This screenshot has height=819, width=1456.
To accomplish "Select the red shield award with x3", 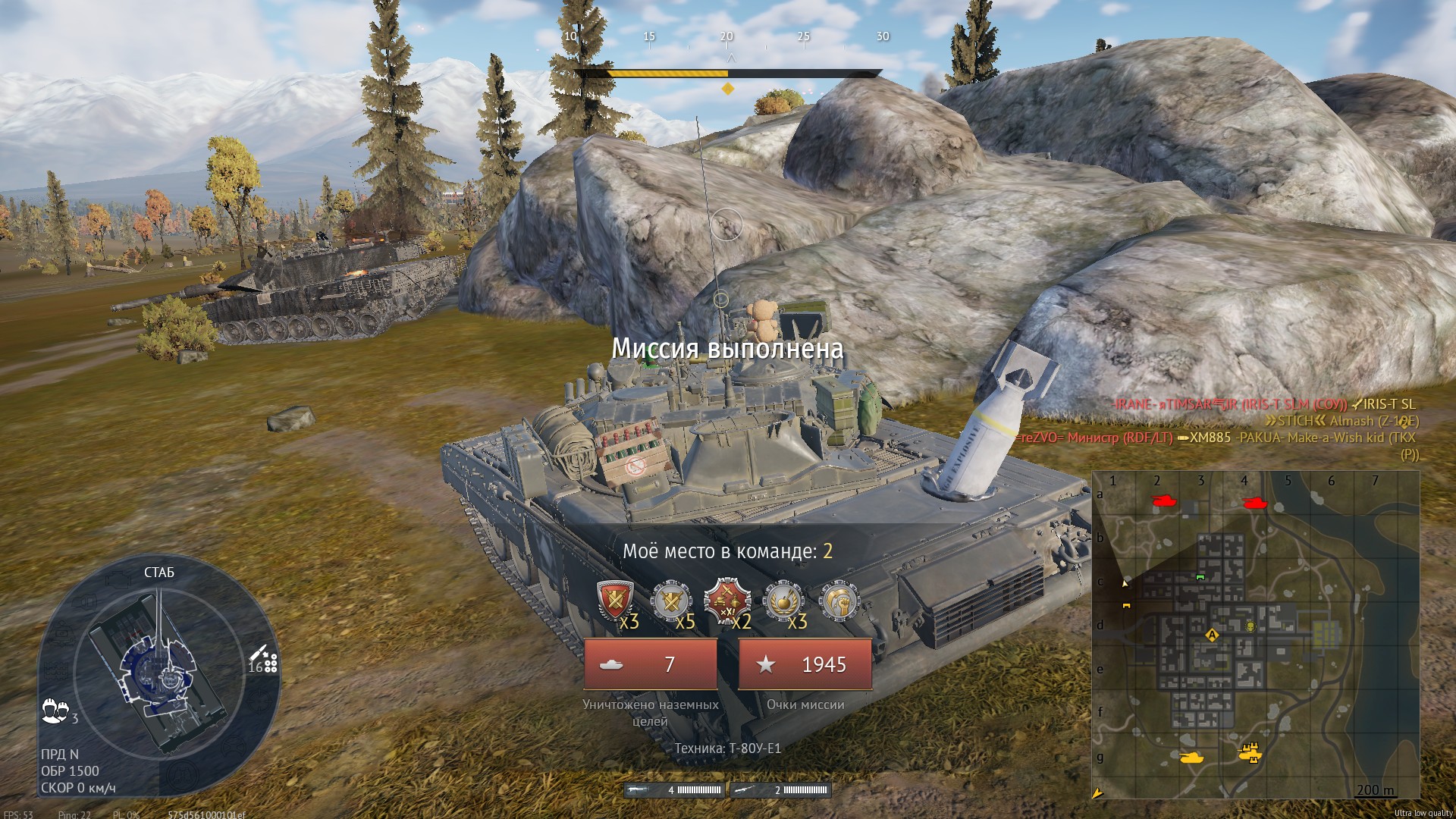I will (x=616, y=601).
